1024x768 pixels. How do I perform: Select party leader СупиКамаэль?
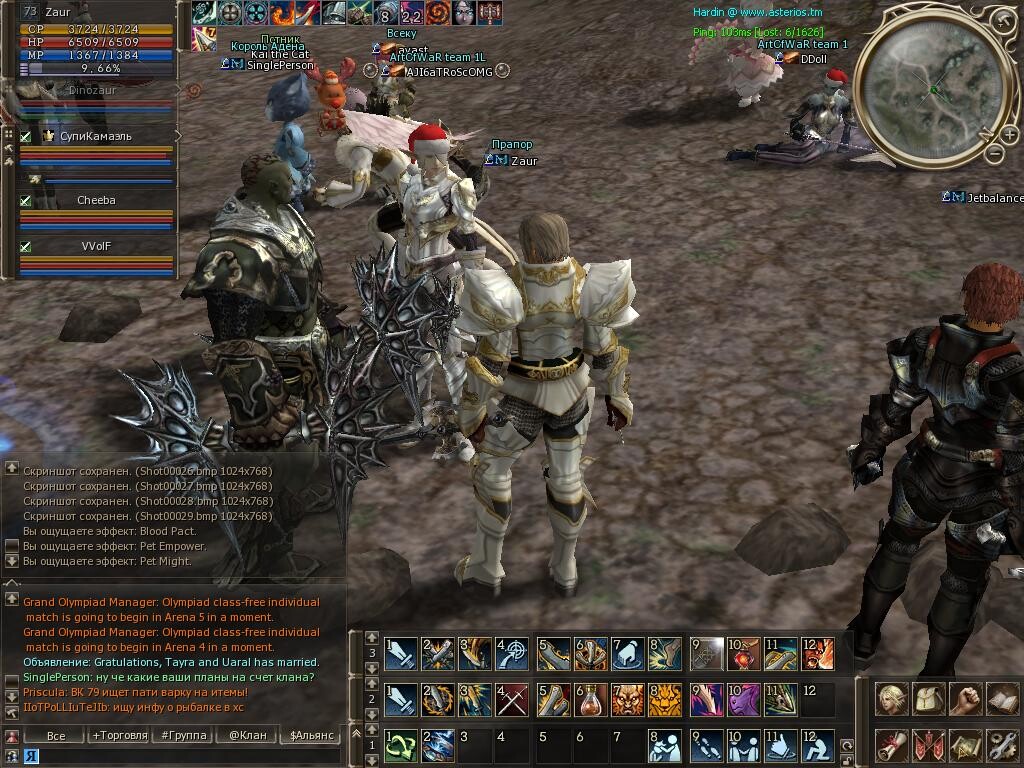pos(96,136)
